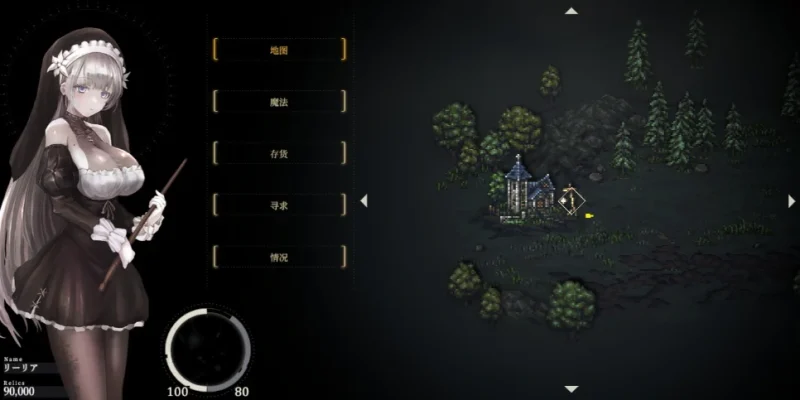
Task: Click the map's left scroll arrow
Action: pos(364,200)
